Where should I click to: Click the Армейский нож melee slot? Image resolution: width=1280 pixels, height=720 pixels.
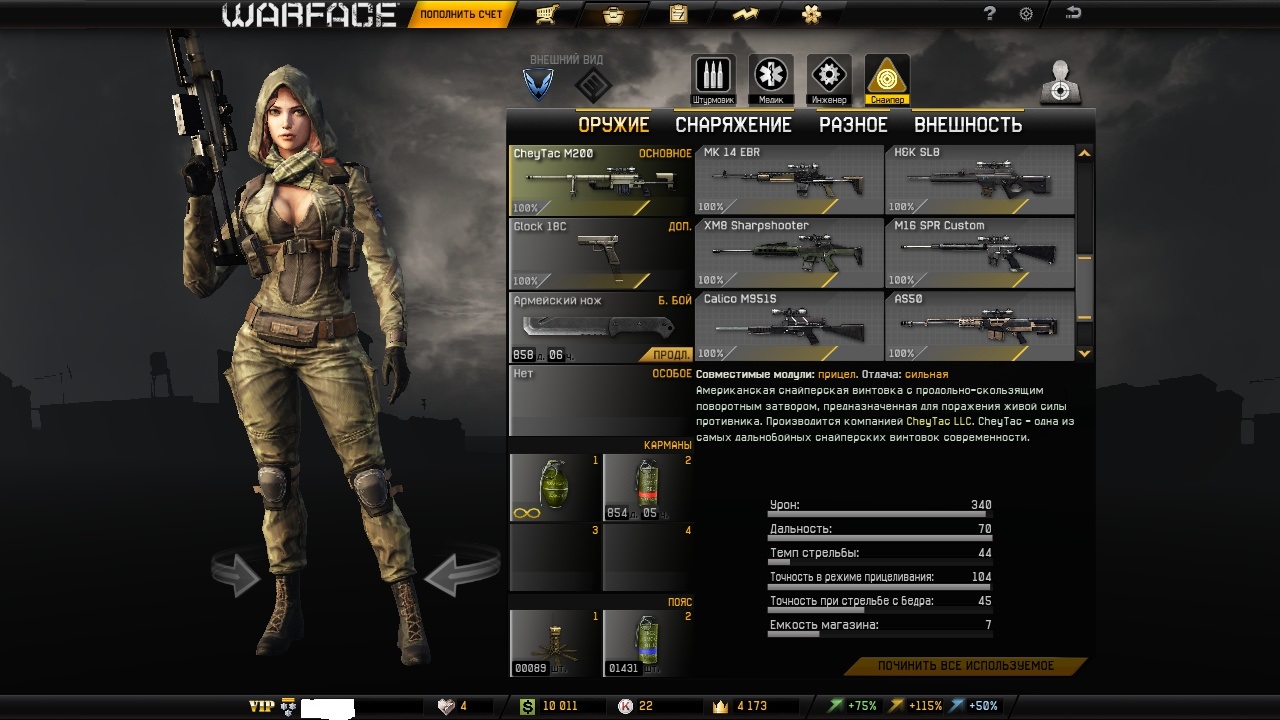tap(600, 327)
